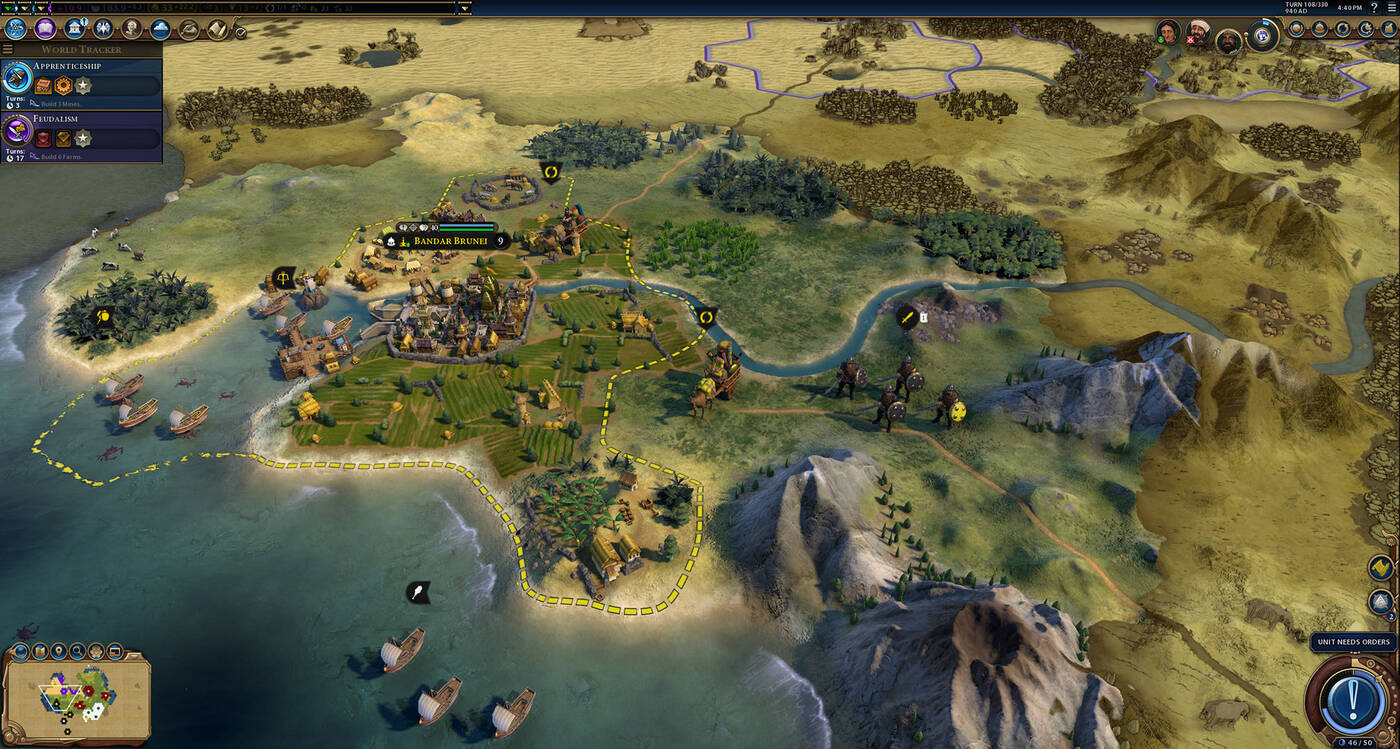Image resolution: width=1400 pixels, height=749 pixels.
Task: Open the map pins tool
Action: click(x=58, y=652)
